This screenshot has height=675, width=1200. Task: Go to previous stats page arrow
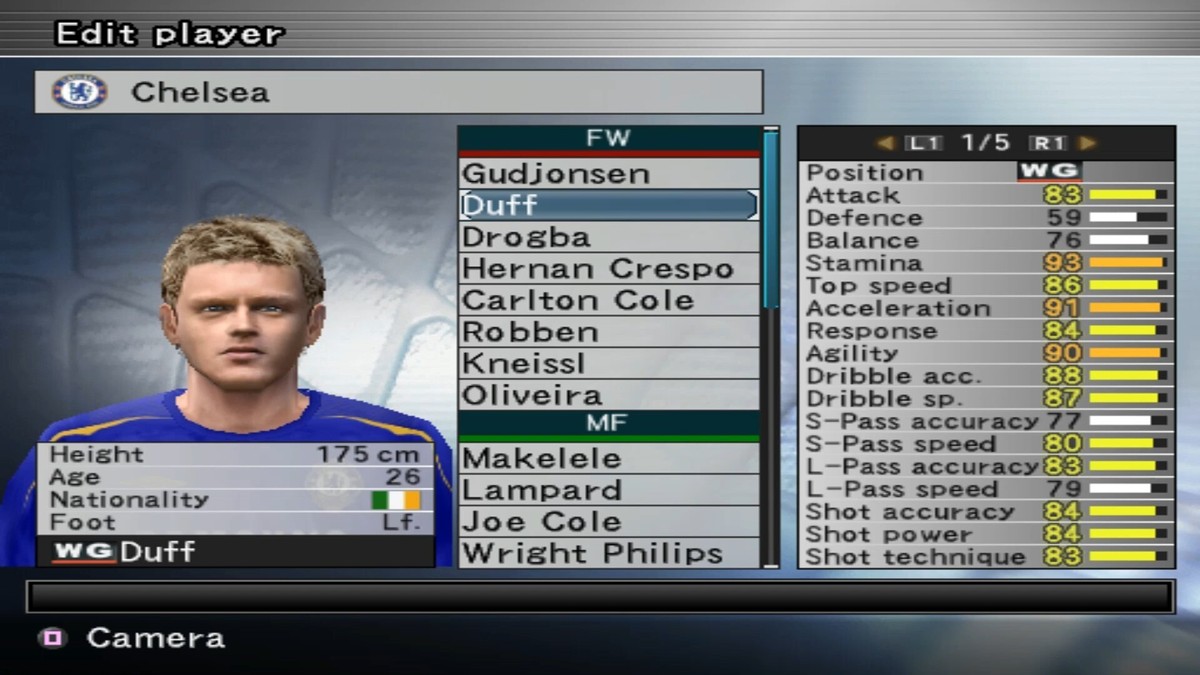click(x=884, y=143)
